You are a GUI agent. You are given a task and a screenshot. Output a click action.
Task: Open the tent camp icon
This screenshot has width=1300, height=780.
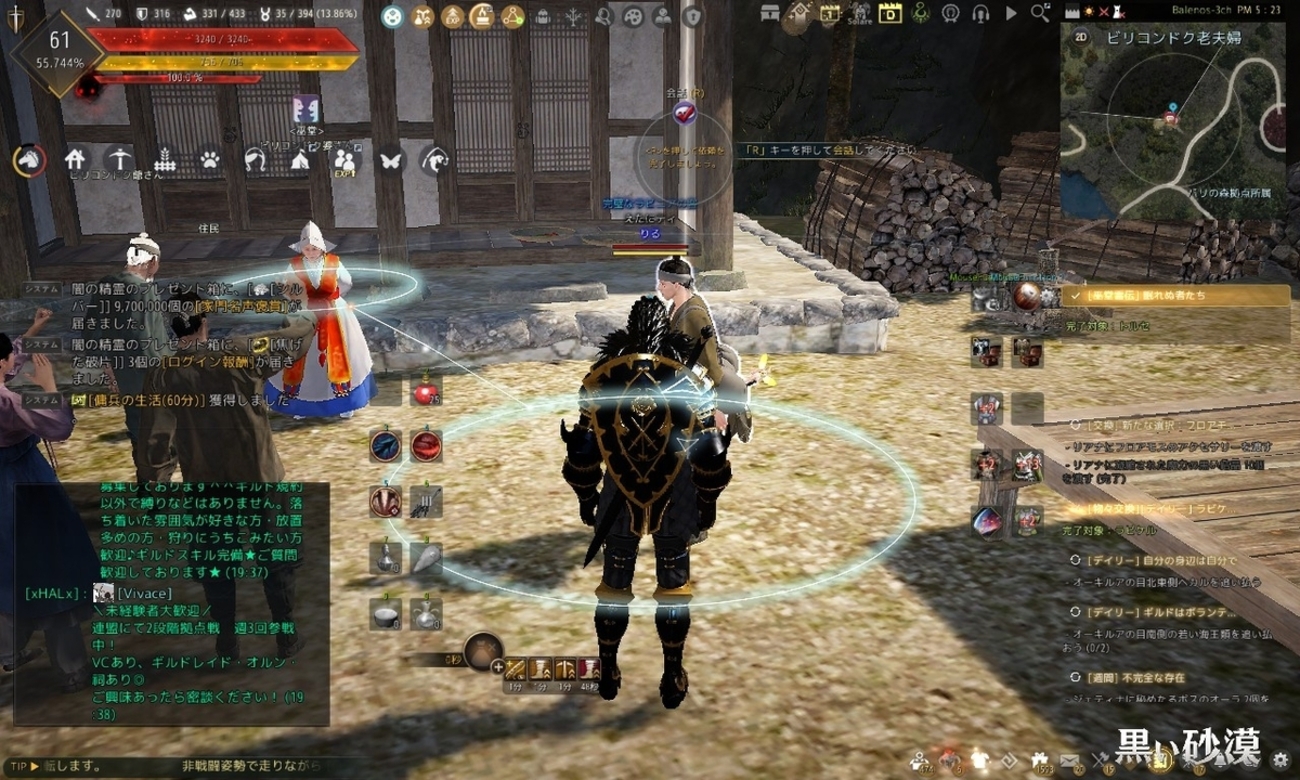click(x=299, y=159)
